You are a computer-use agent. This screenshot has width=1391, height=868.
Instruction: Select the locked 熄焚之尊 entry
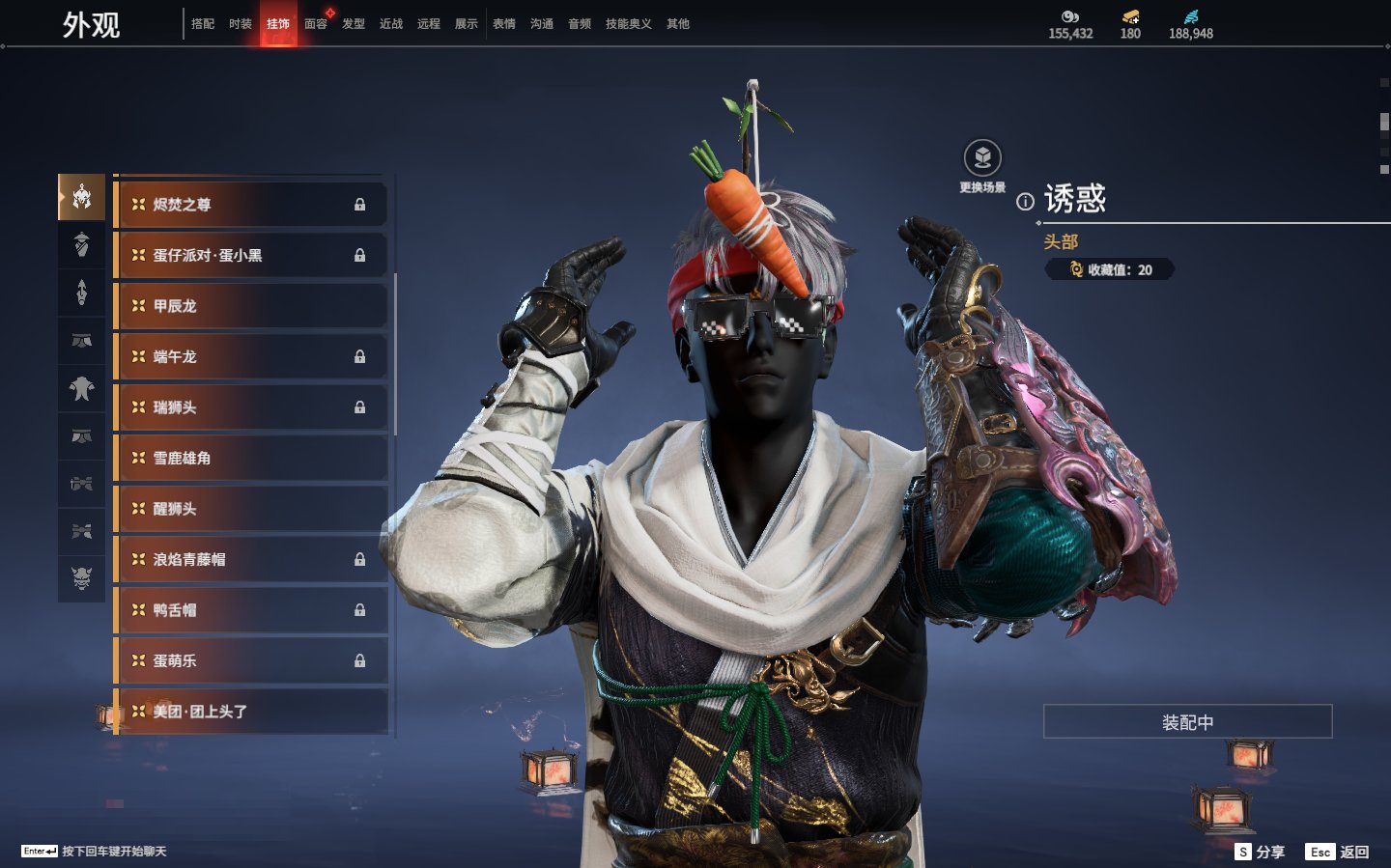pos(251,205)
